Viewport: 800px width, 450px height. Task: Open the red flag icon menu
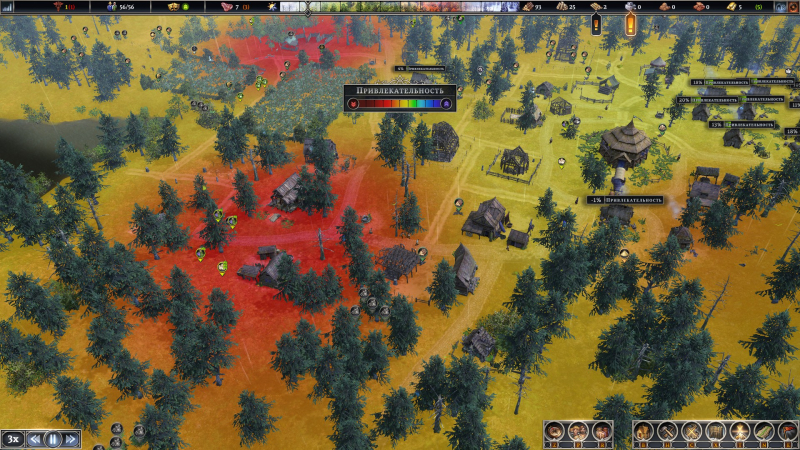[787, 432]
